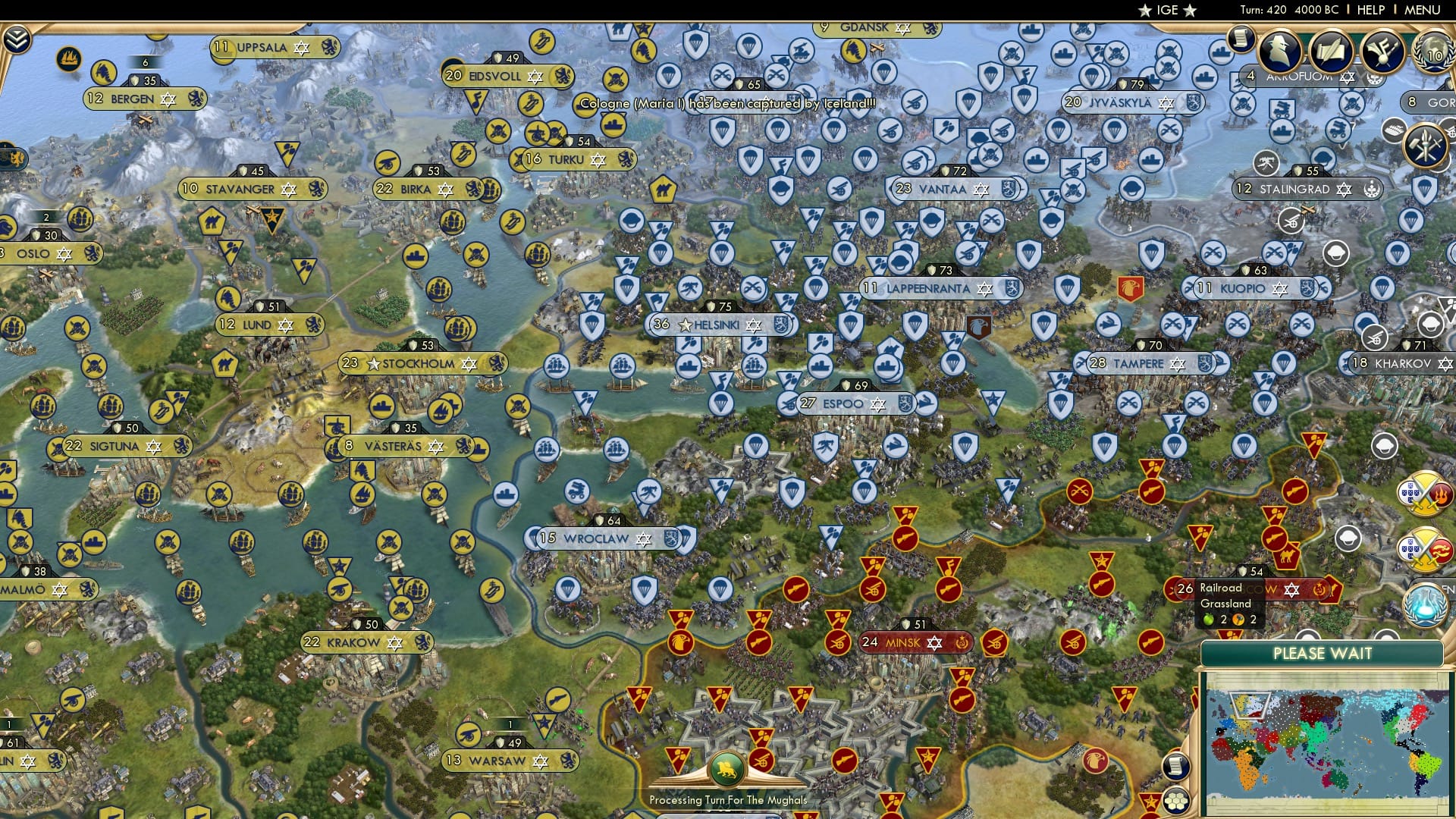The height and width of the screenshot is (819, 1456).
Task: Click the culture brush victory progress icon
Action: (x=1382, y=53)
